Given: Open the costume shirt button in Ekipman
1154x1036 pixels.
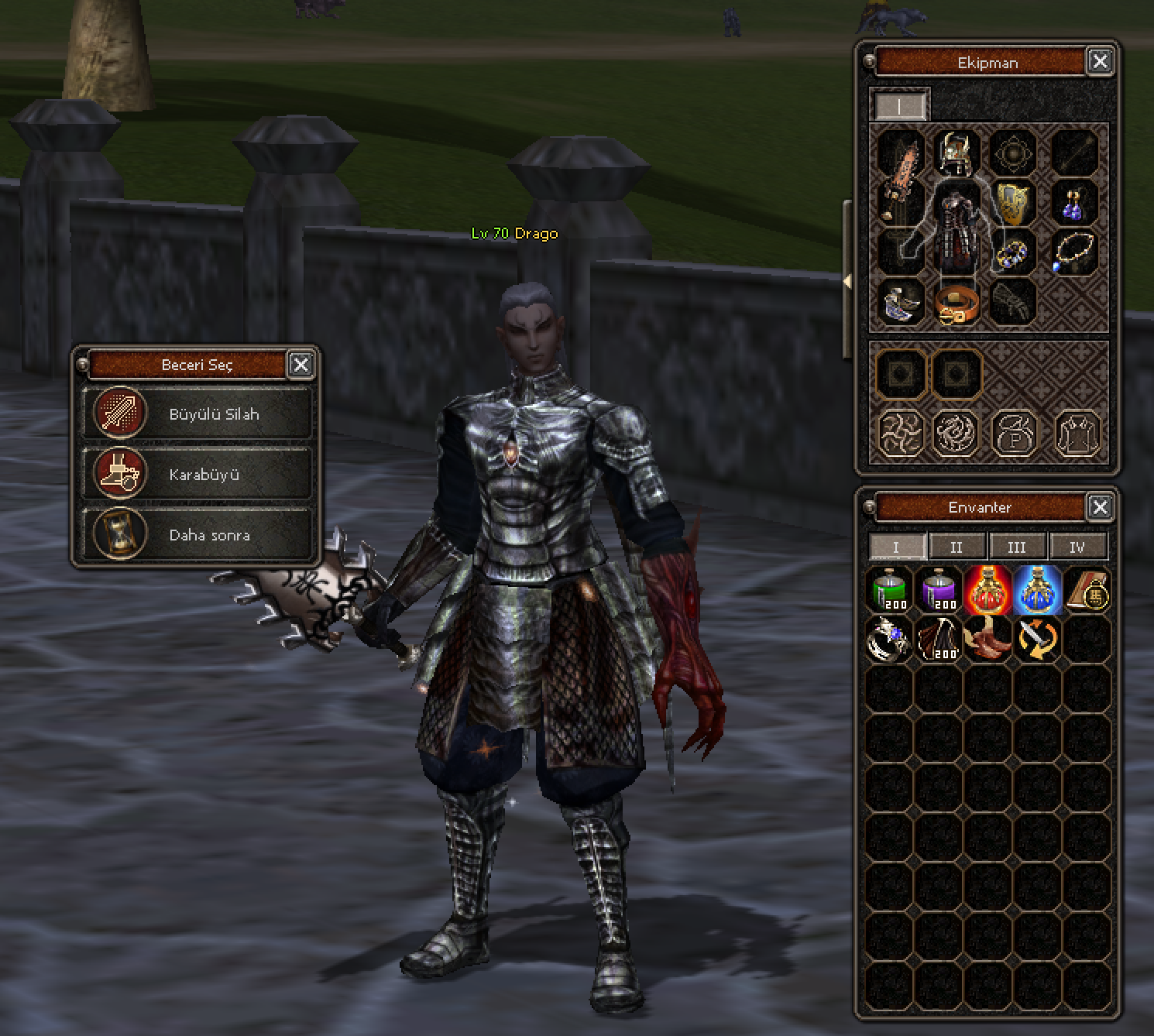Looking at the screenshot, I should (1077, 432).
